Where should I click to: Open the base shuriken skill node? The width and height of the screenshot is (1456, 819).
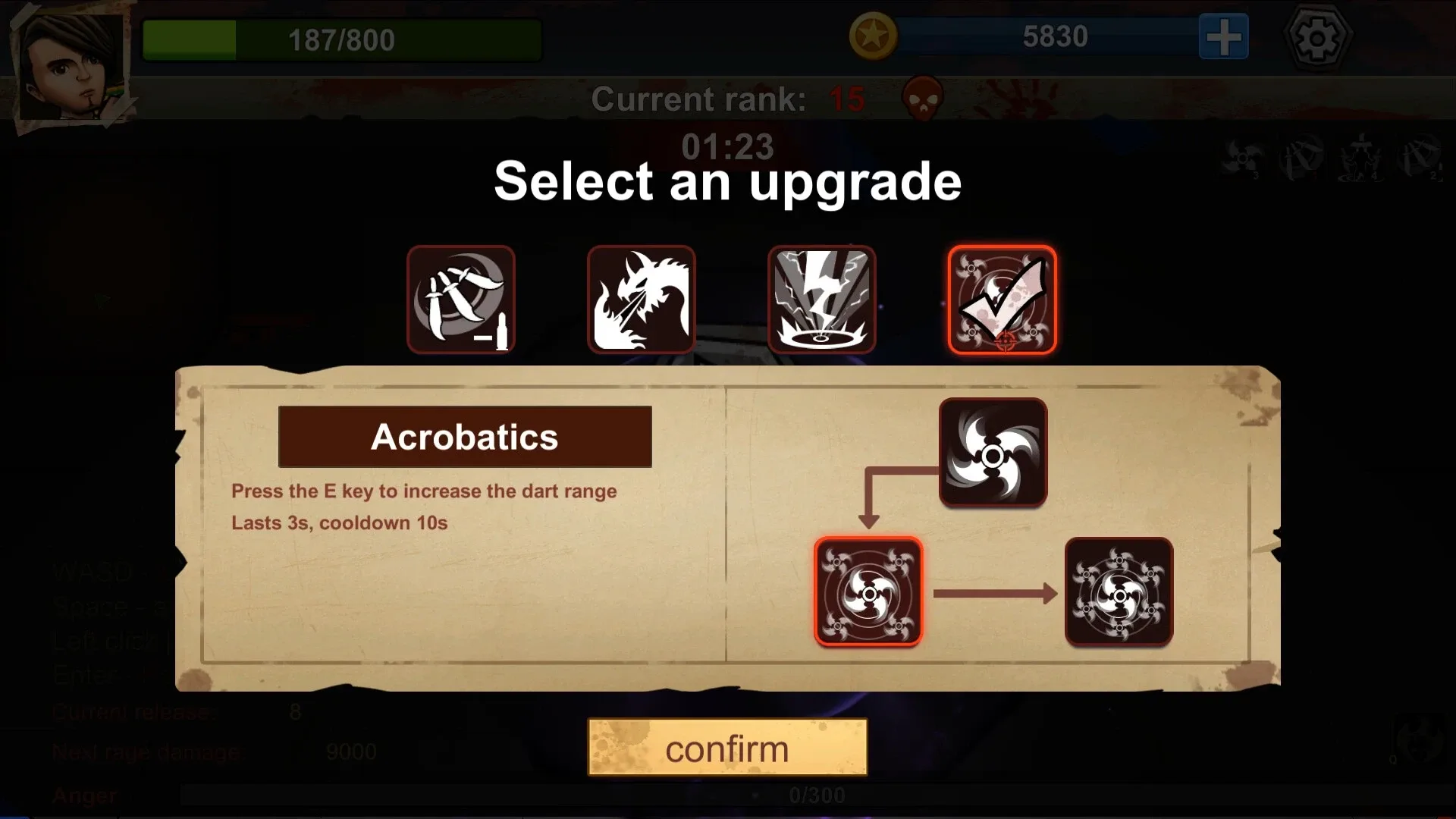(x=993, y=453)
